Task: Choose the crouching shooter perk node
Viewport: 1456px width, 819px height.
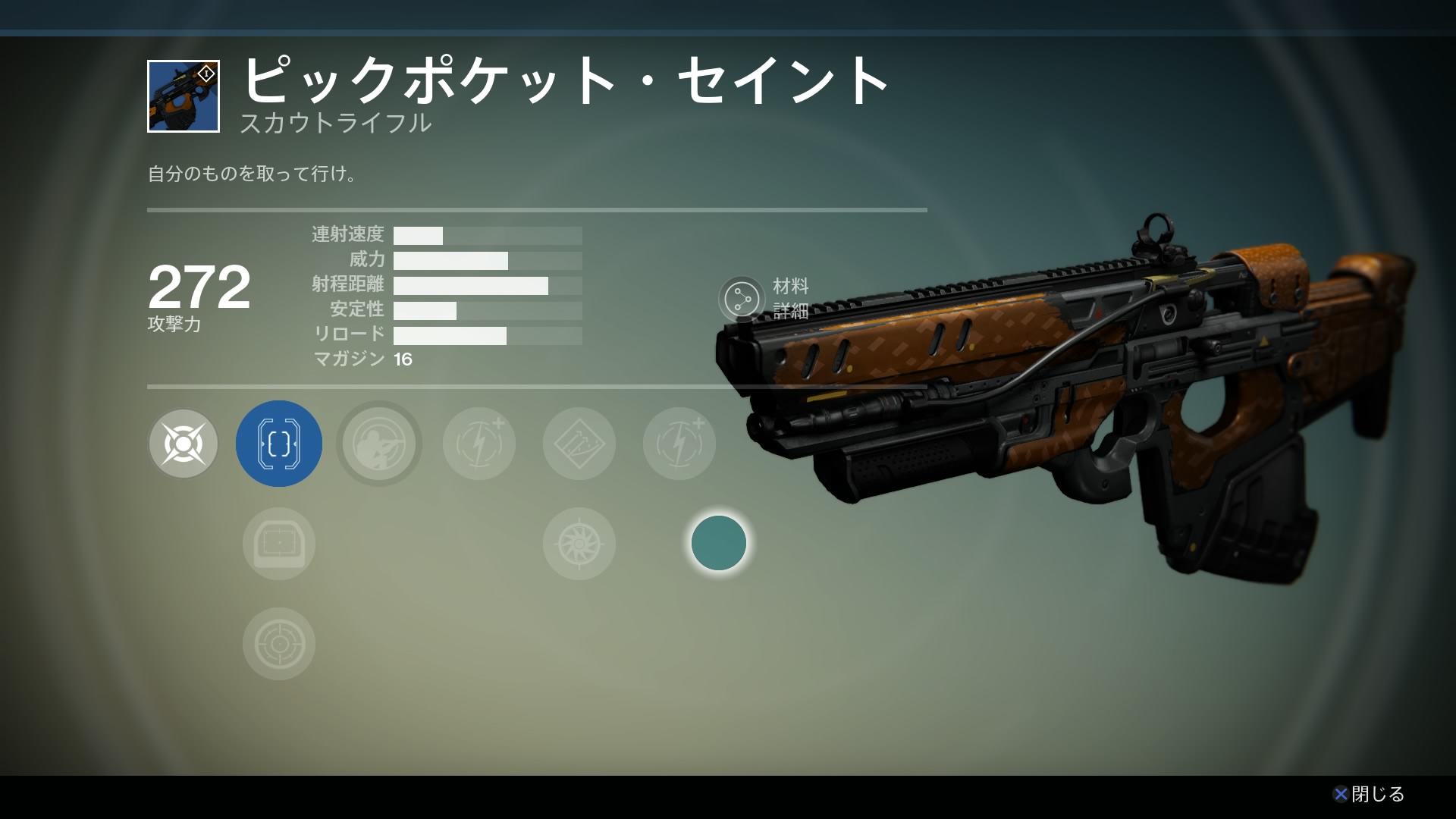Action: tap(379, 444)
